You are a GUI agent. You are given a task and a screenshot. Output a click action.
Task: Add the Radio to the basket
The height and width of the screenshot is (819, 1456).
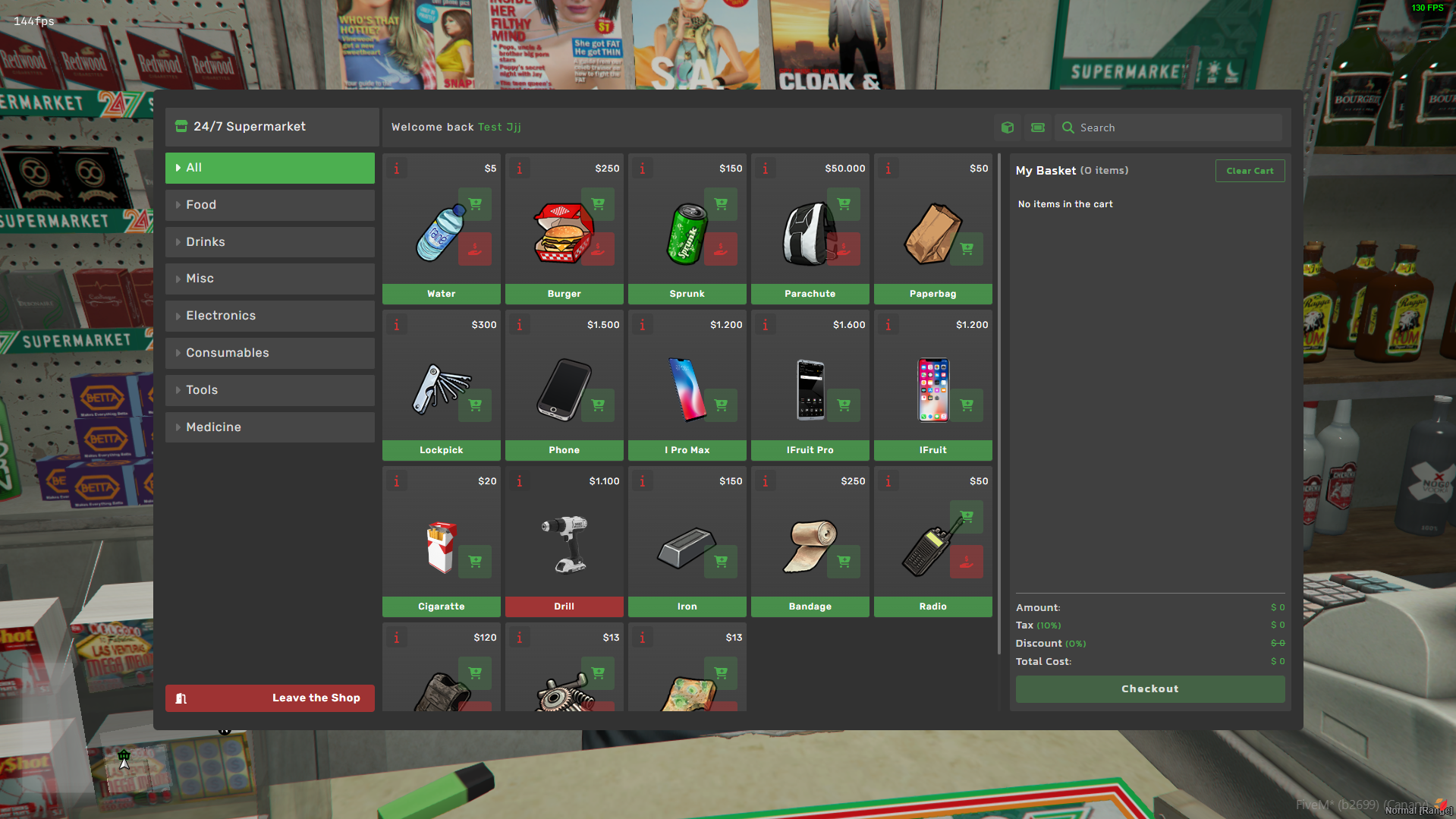[967, 517]
